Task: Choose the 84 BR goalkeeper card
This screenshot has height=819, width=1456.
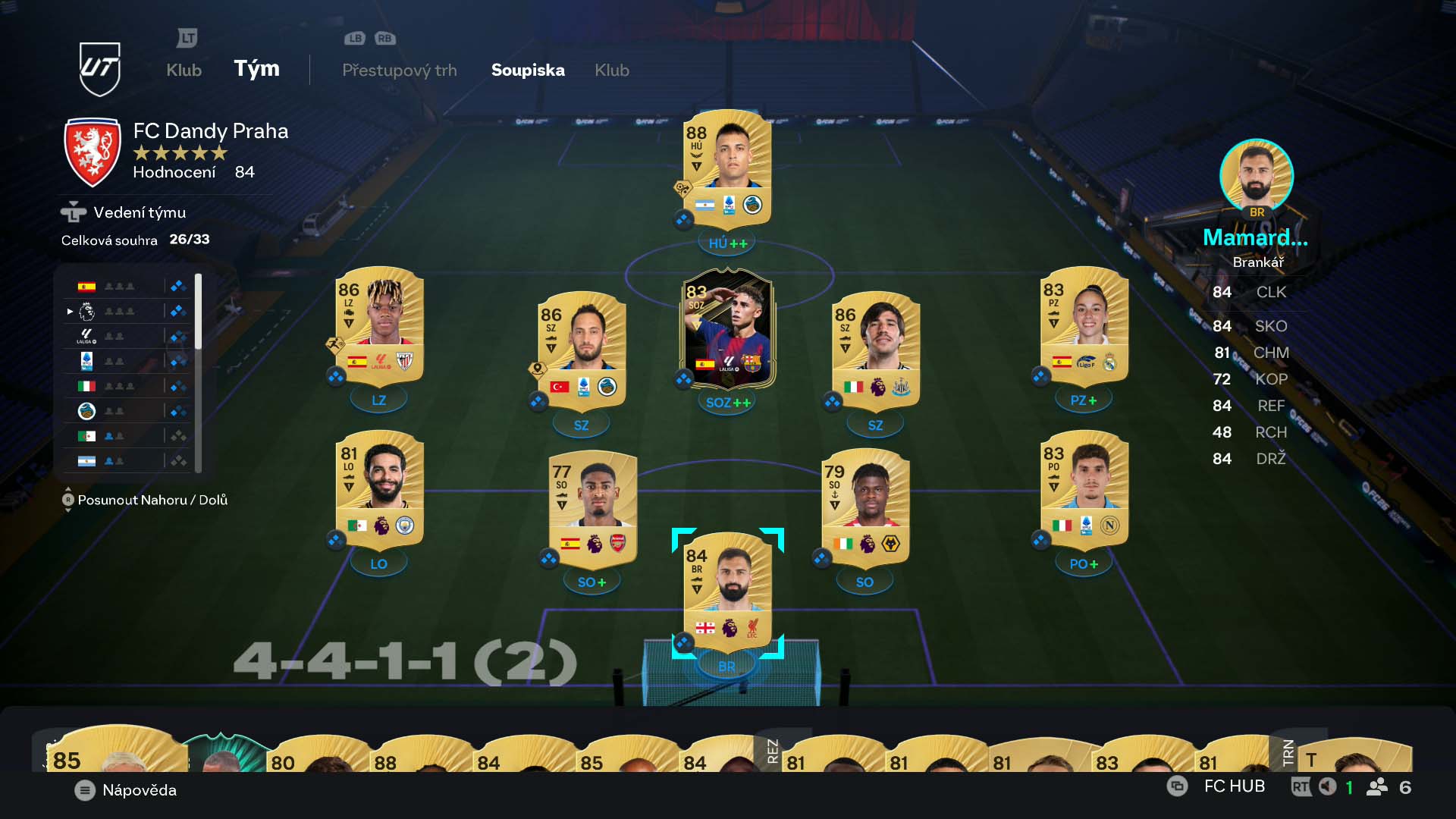Action: tap(727, 591)
